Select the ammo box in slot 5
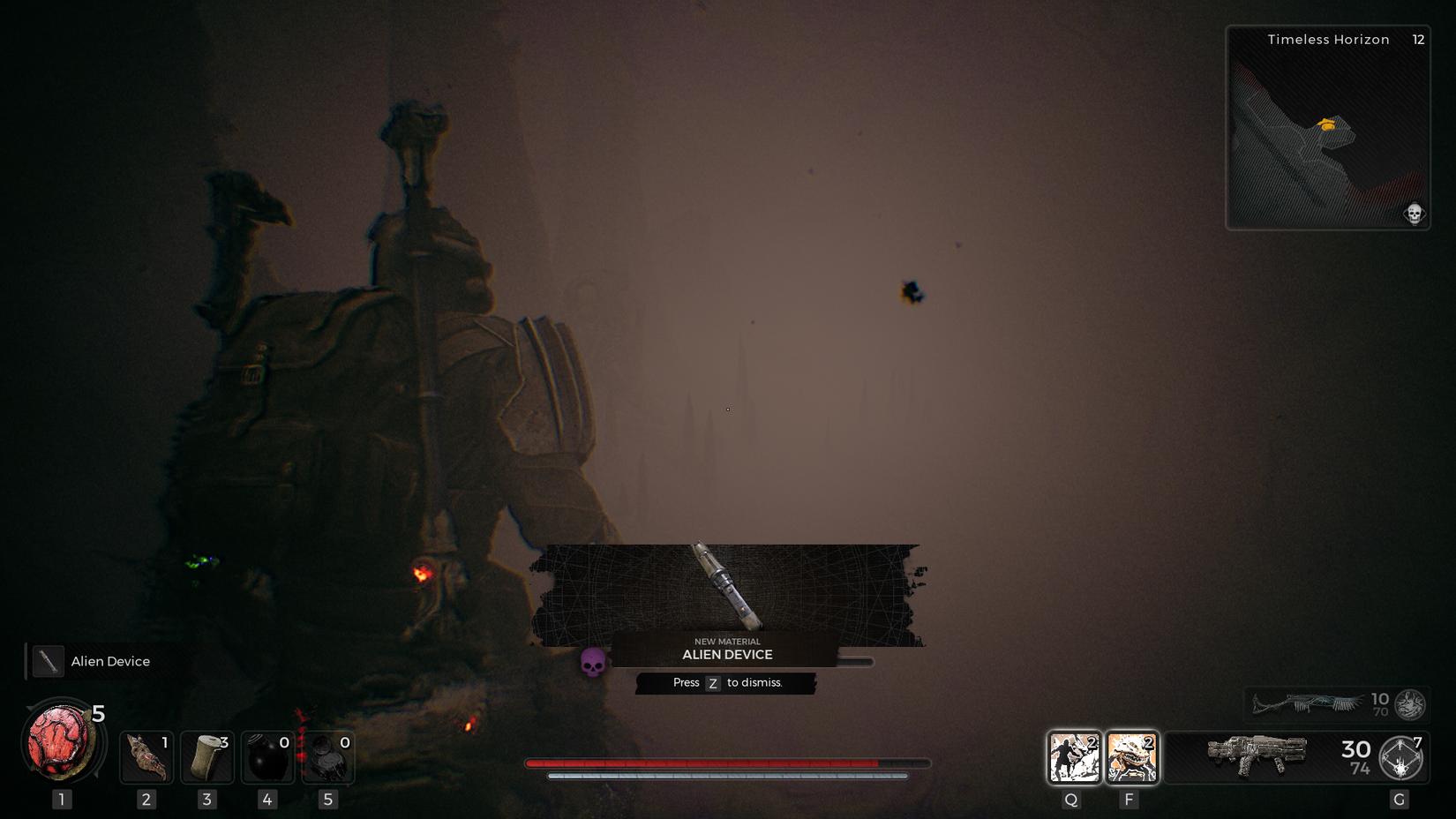Screen dimensions: 1456x819 (328, 756)
